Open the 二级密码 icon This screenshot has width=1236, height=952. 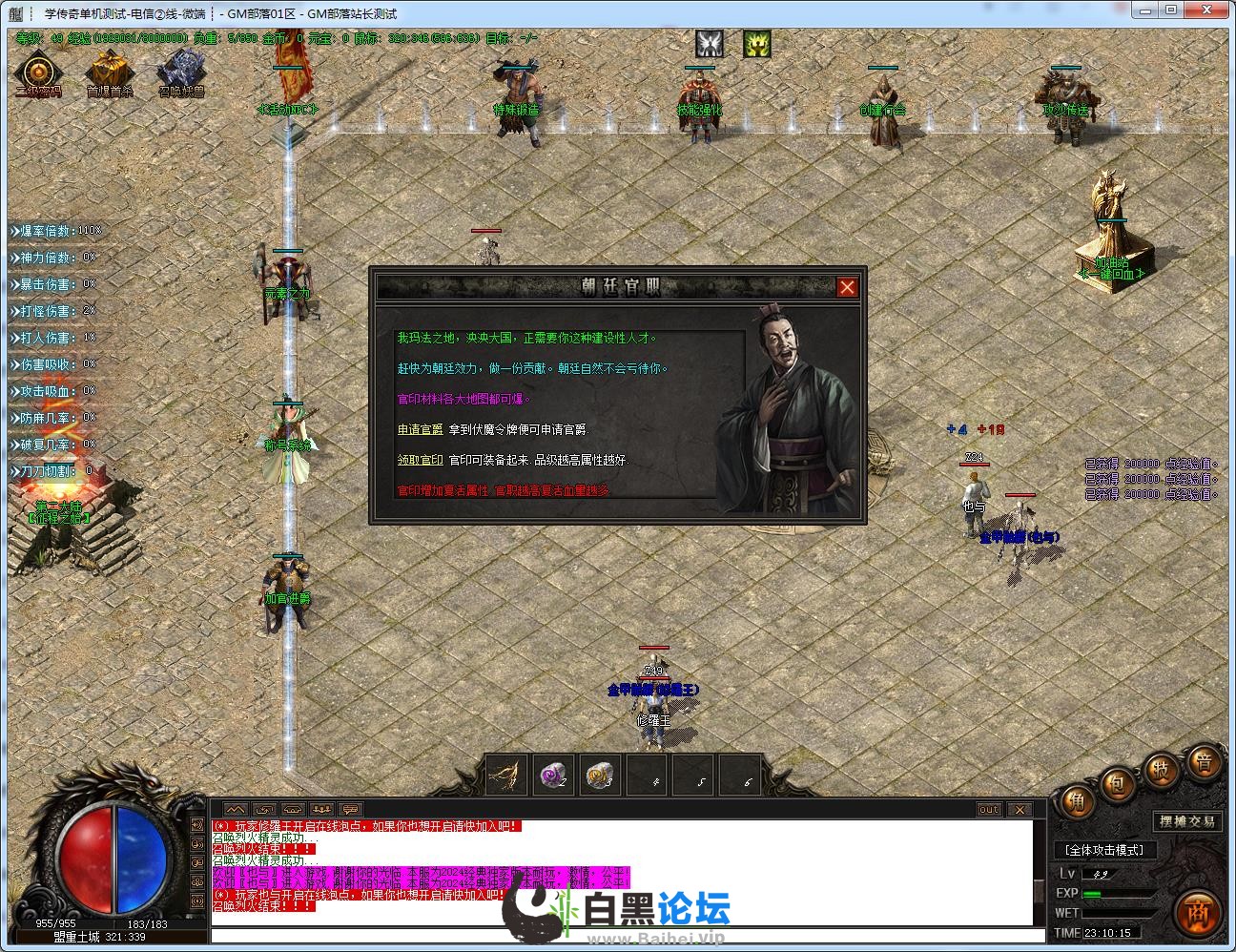pyautogui.click(x=38, y=73)
